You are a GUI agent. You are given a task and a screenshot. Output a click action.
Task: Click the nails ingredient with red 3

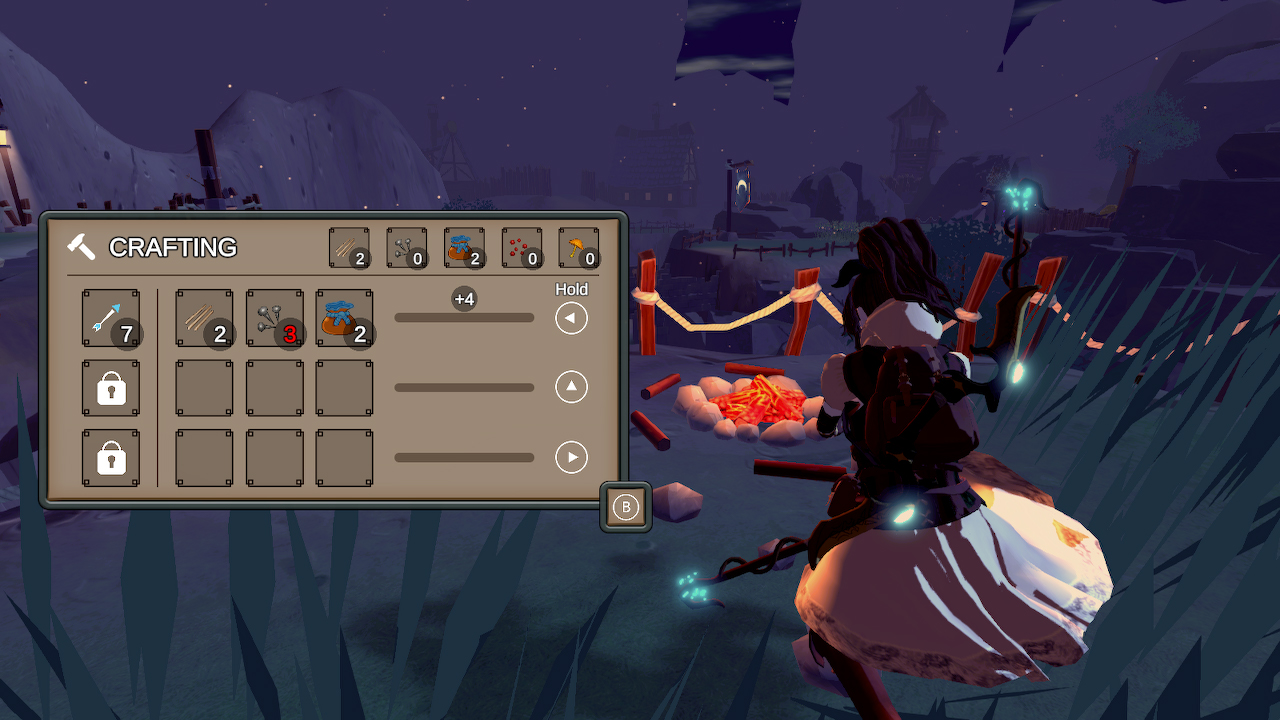[274, 317]
